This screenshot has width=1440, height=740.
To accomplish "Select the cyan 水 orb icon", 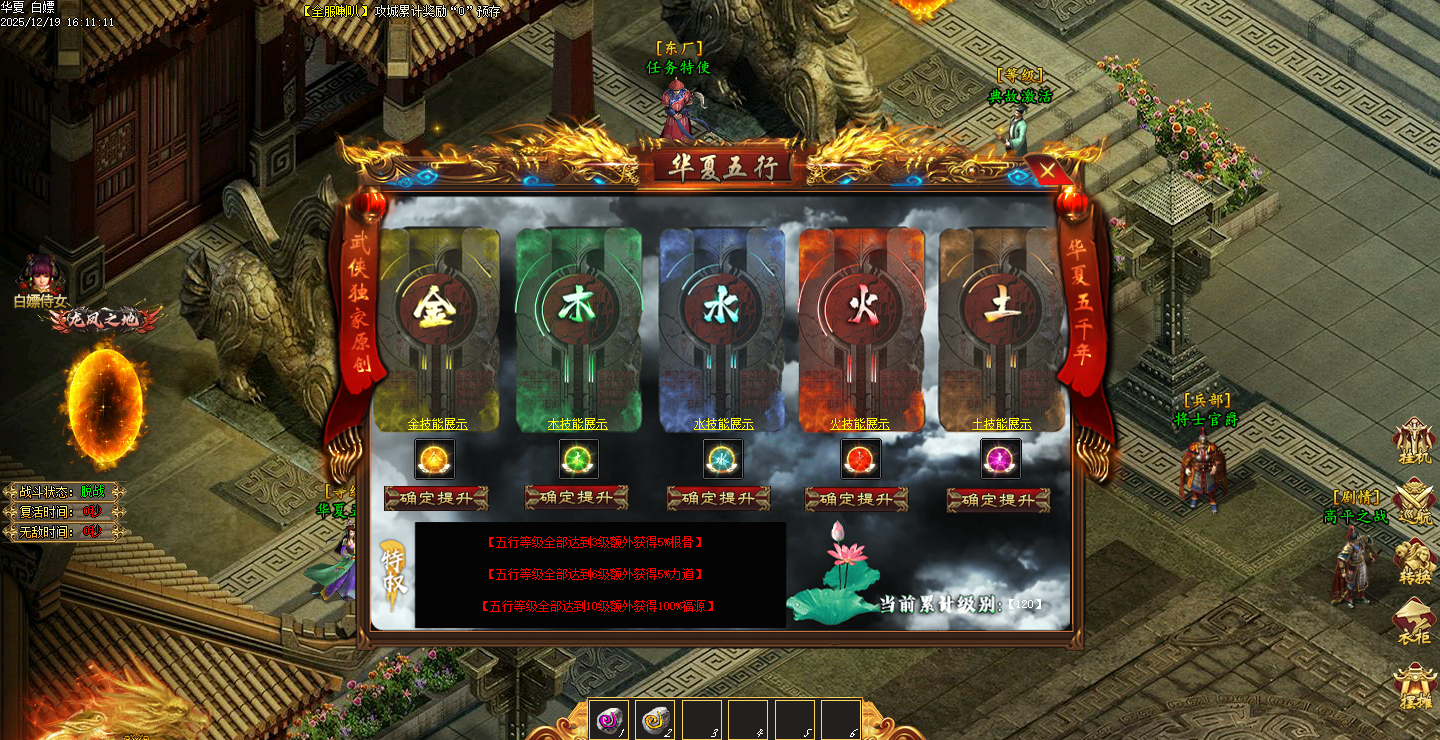I will click(x=720, y=459).
